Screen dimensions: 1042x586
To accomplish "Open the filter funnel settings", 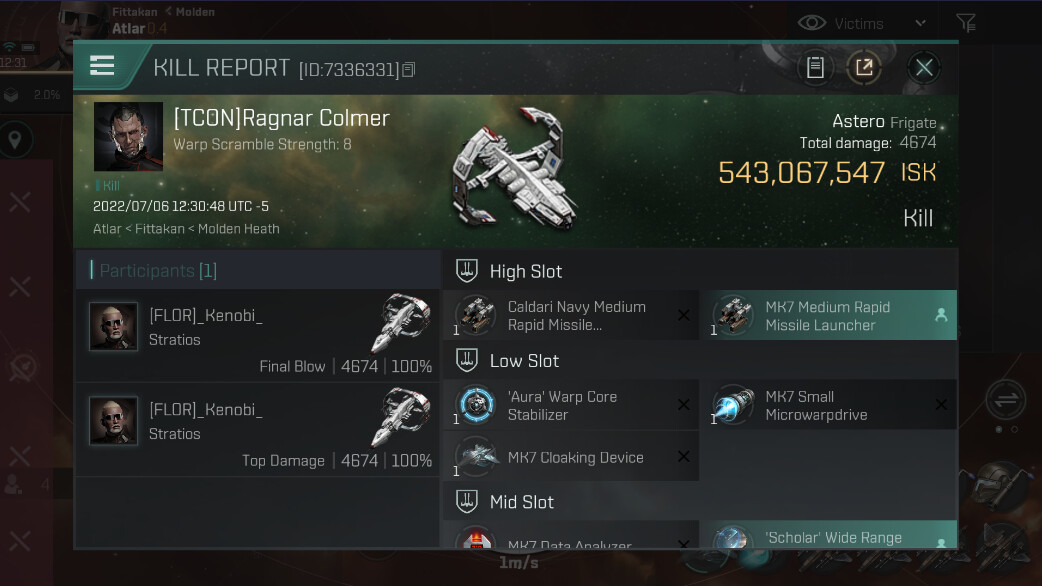I will tap(965, 23).
